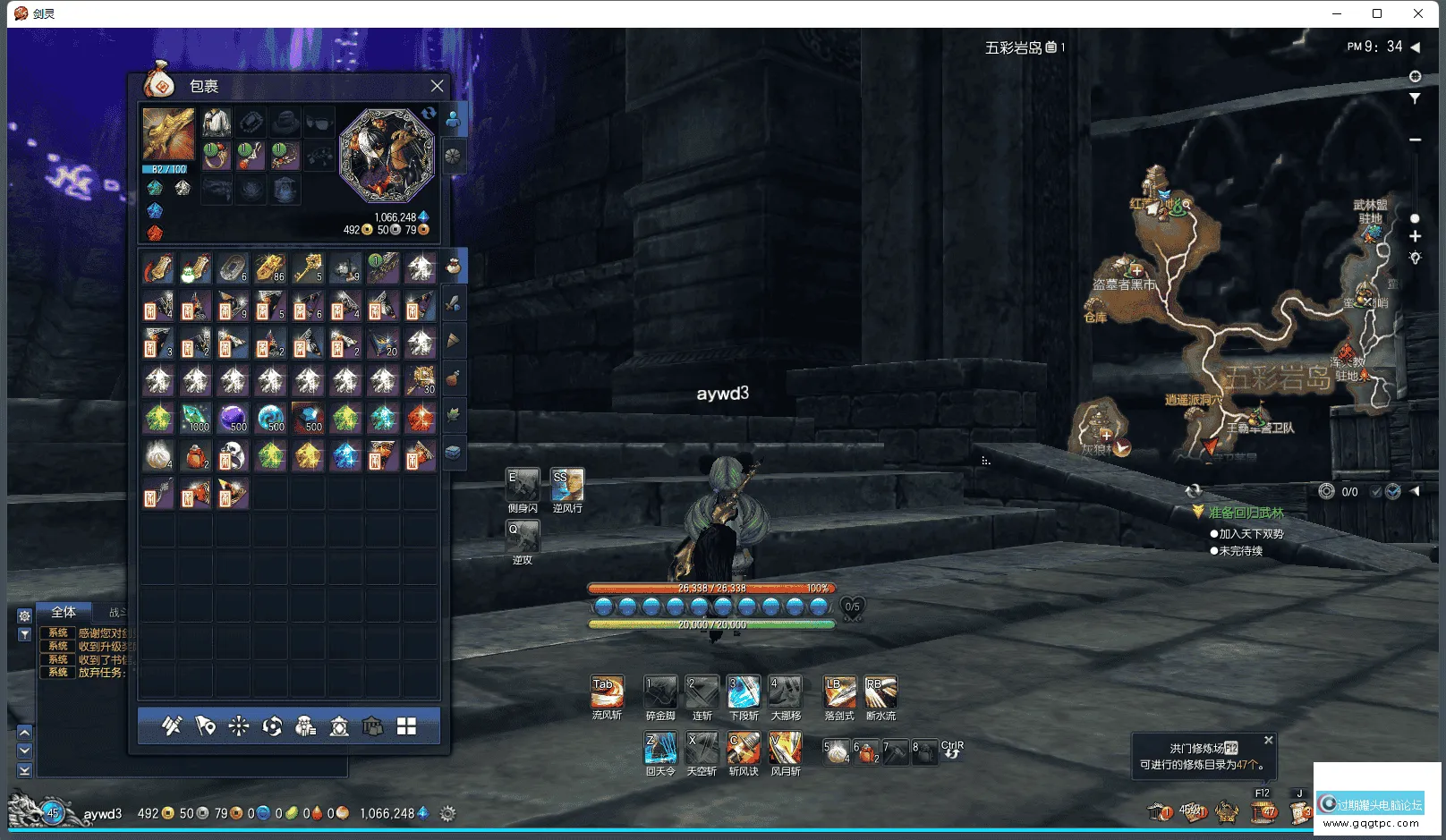Image resolution: width=1446 pixels, height=840 pixels.
Task: Cast the 回天令 skill
Action: point(660,748)
